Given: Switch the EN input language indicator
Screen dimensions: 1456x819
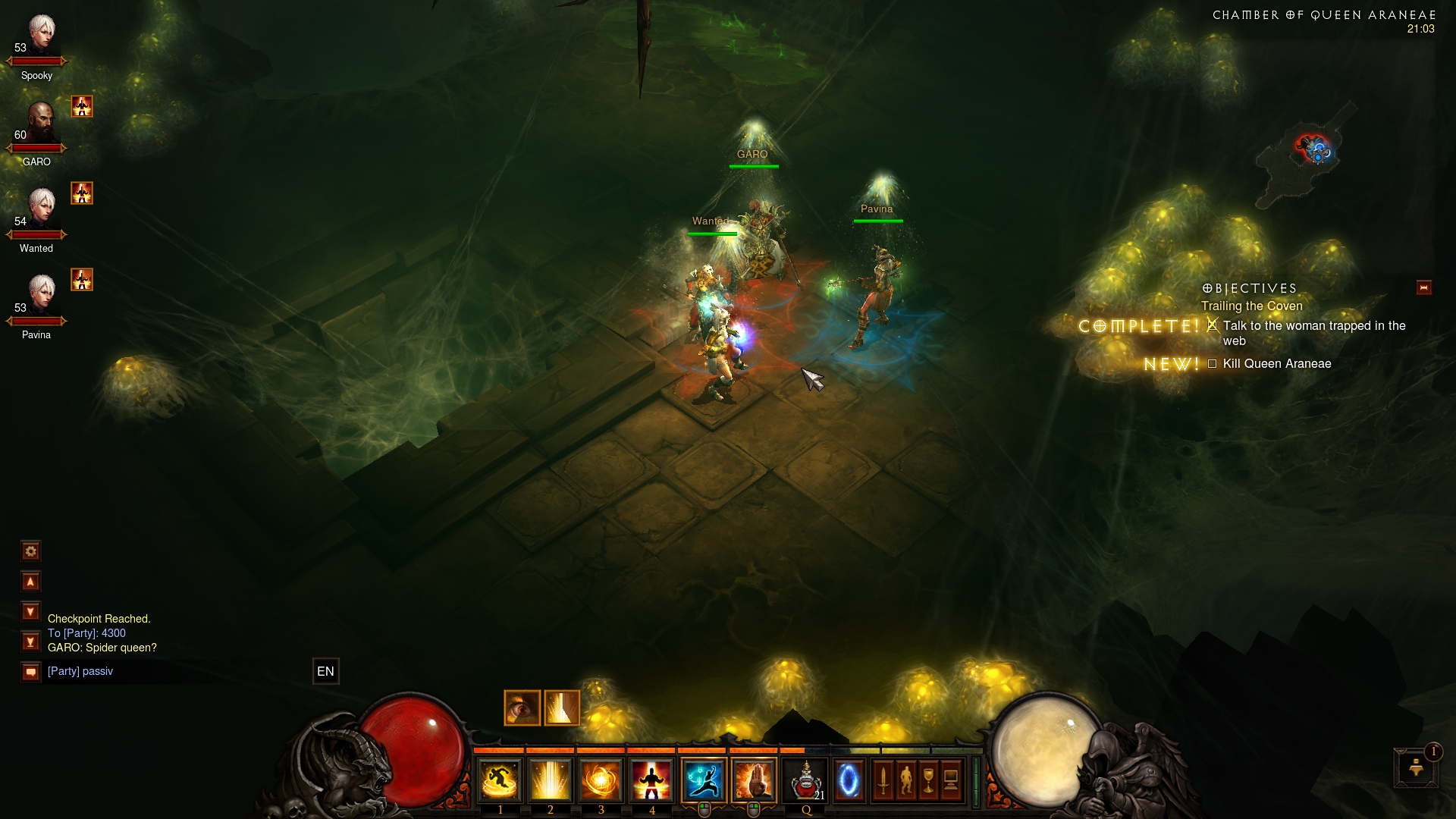Looking at the screenshot, I should 325,671.
